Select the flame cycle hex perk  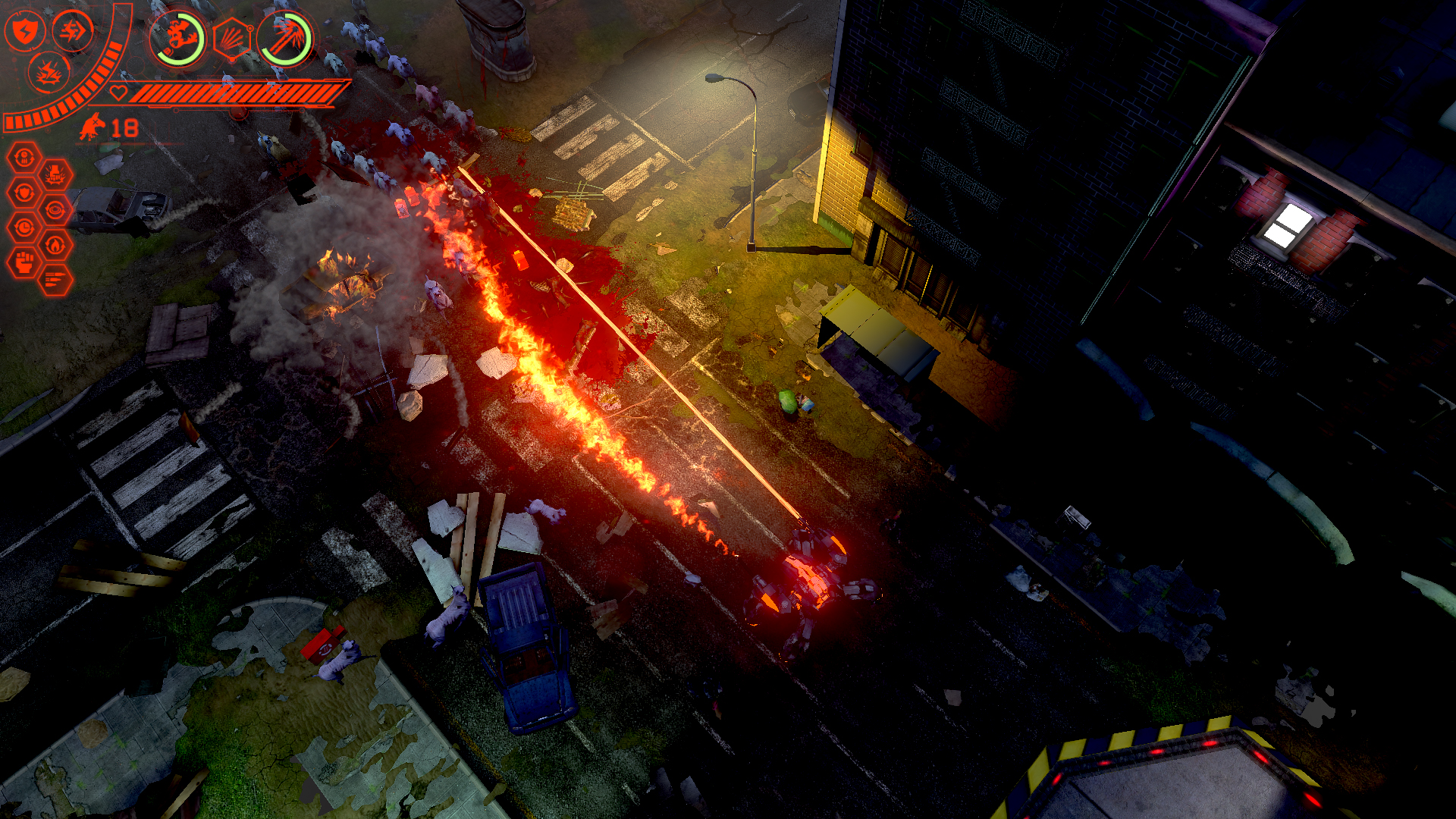(56, 246)
